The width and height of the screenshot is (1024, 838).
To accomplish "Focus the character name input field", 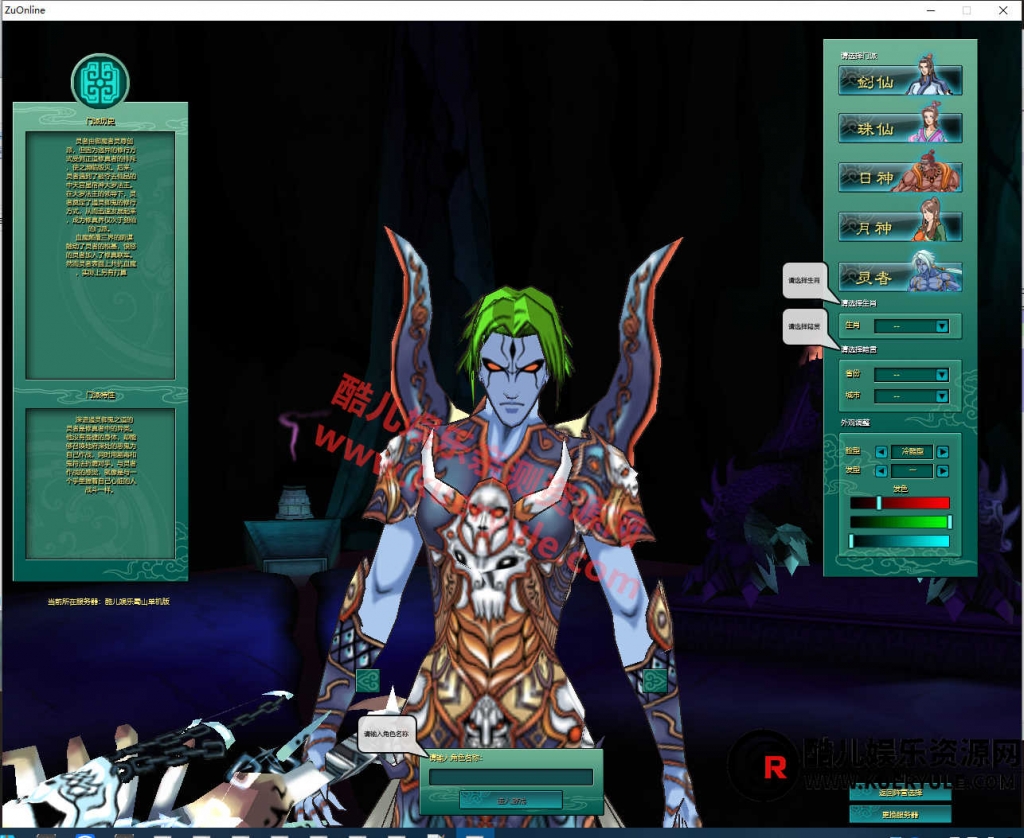I will [511, 777].
